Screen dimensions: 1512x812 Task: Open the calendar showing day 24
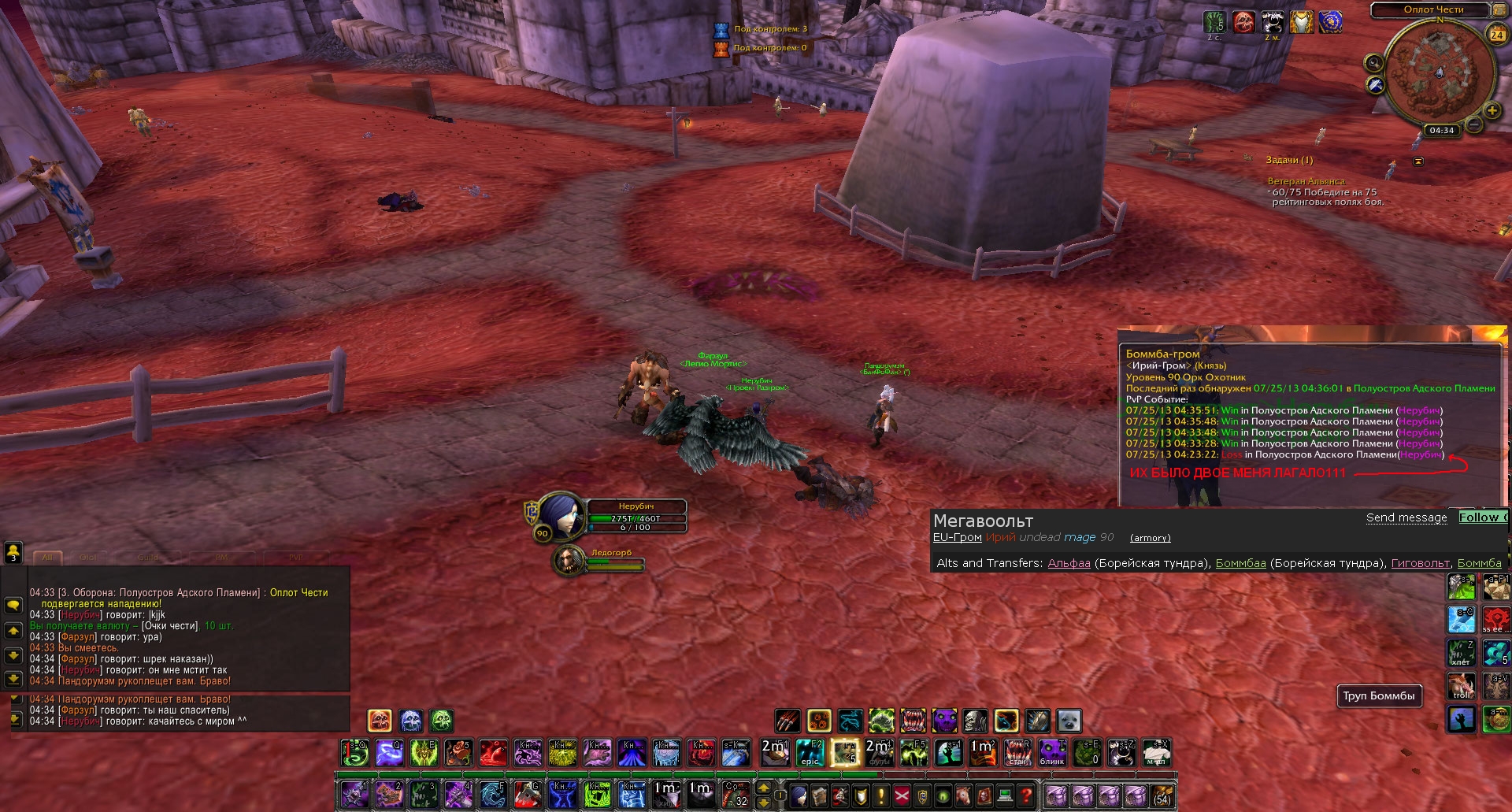[x=1497, y=34]
